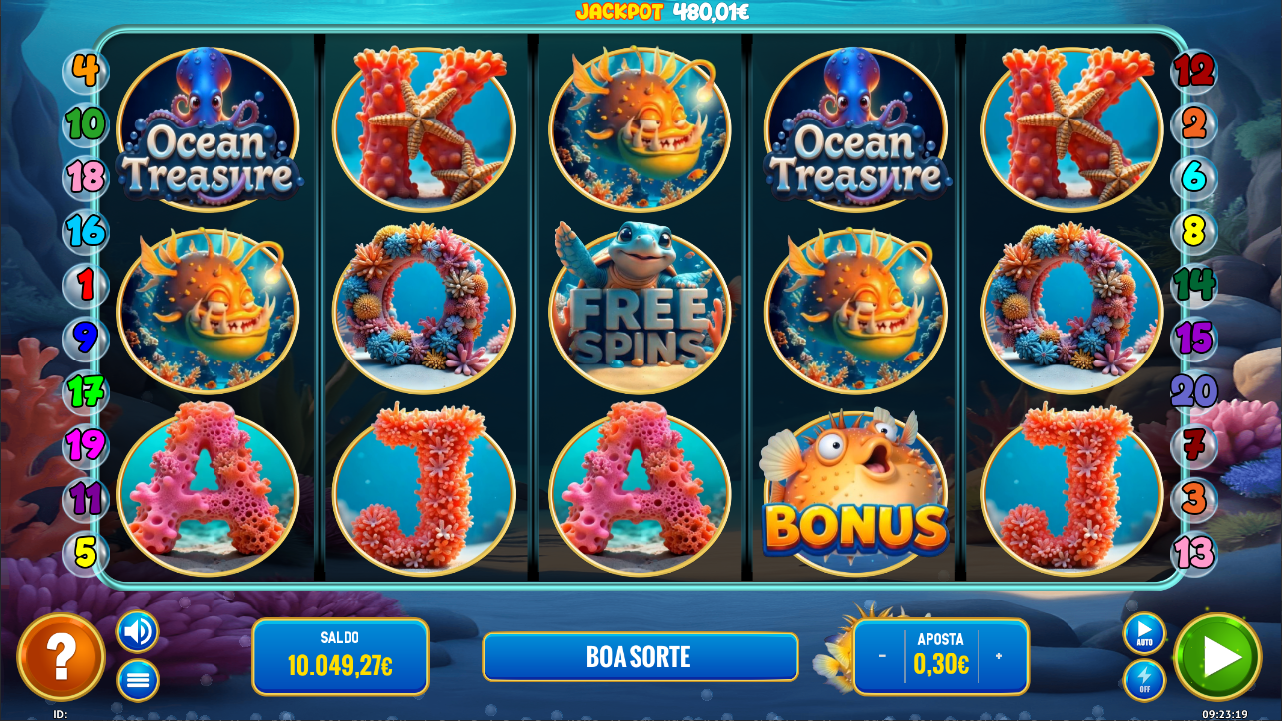Click the APOSTA bet amount display

pyautogui.click(x=940, y=657)
